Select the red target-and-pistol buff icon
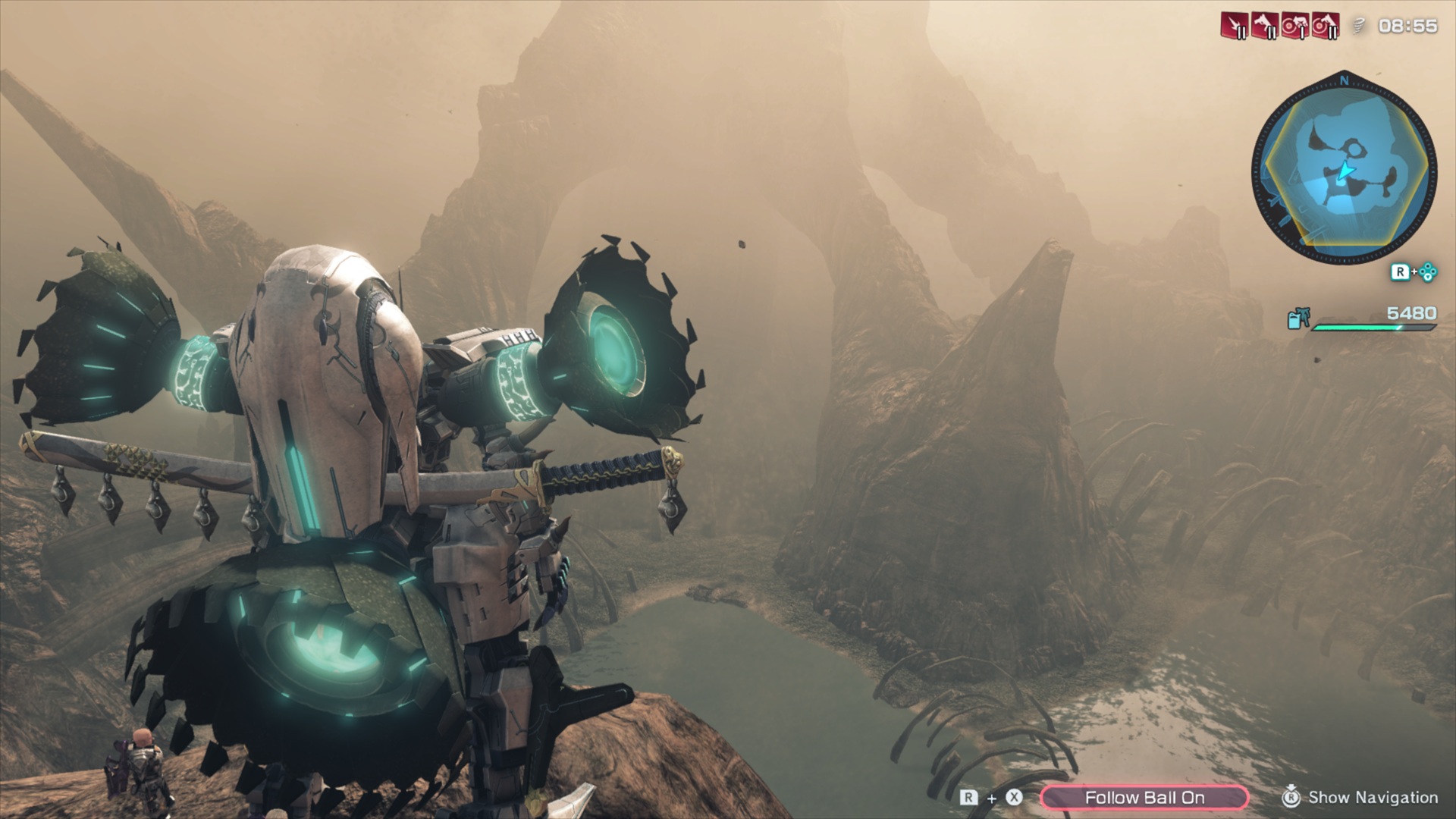 click(1324, 26)
